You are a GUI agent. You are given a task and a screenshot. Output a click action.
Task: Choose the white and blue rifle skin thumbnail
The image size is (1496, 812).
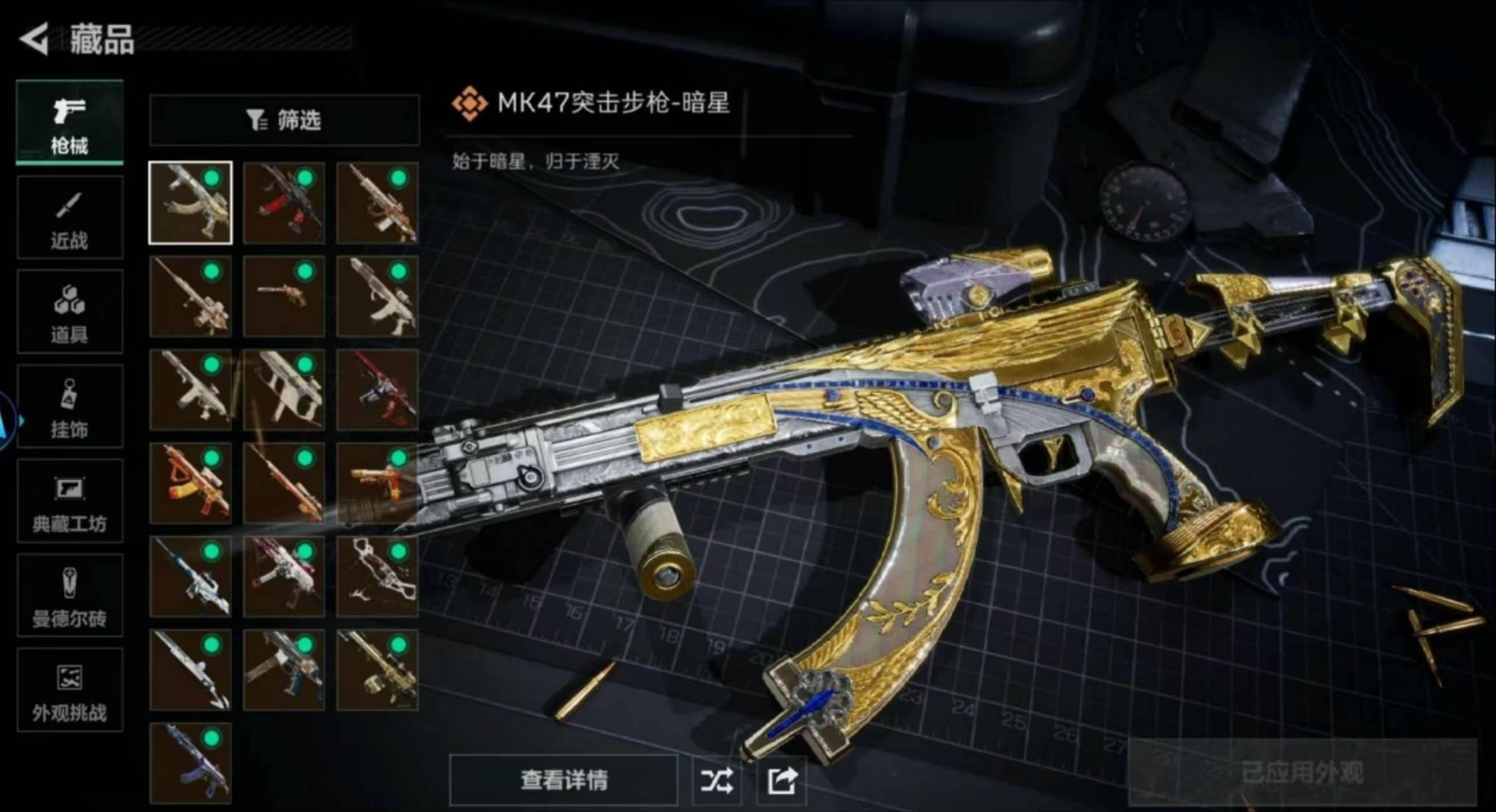[190, 577]
